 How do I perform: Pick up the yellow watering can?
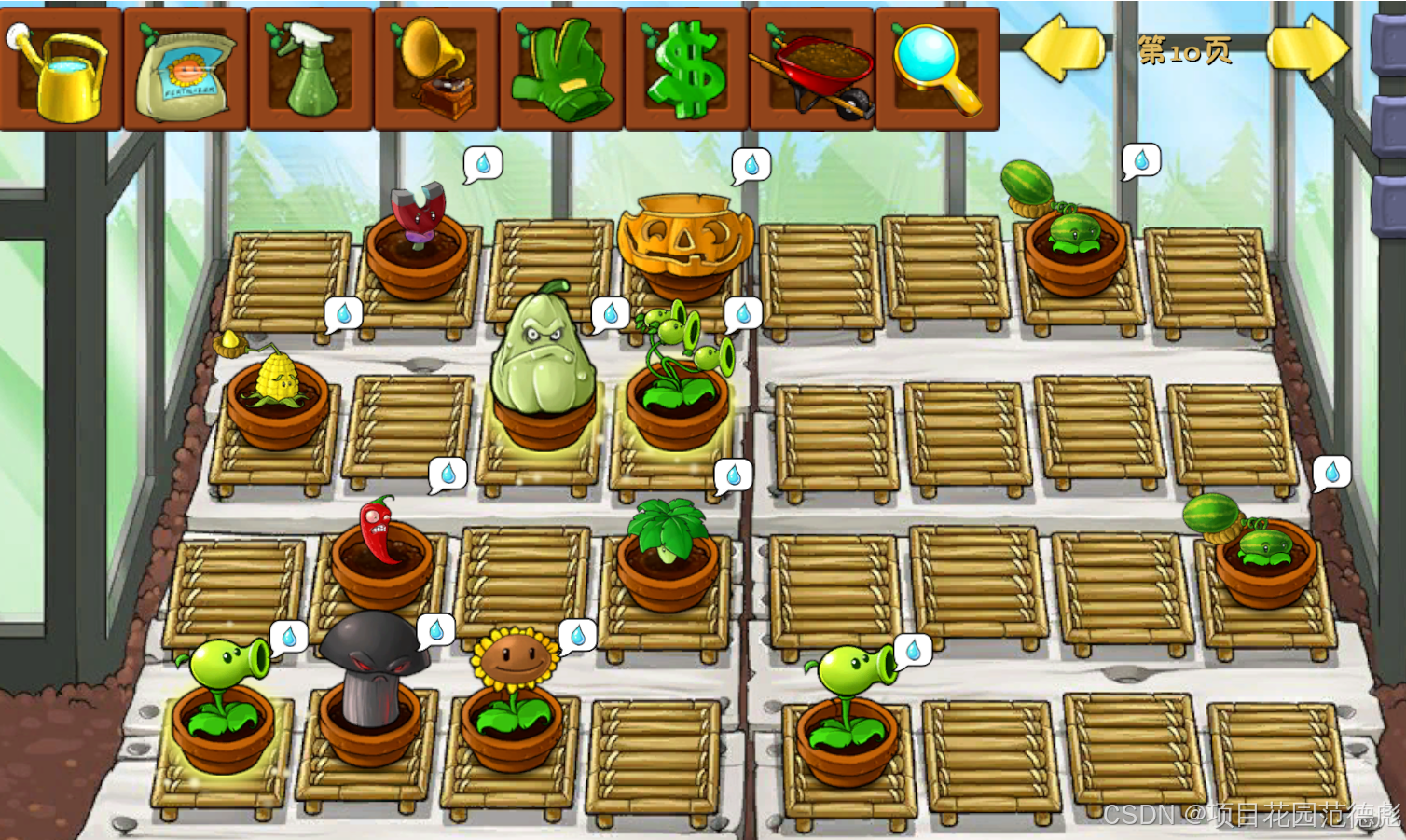tap(62, 71)
